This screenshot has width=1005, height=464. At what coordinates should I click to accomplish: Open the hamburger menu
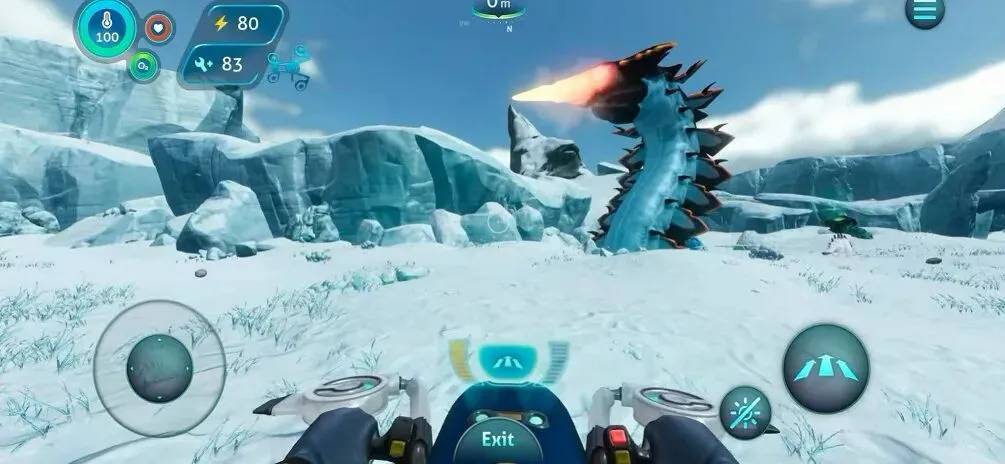point(924,11)
